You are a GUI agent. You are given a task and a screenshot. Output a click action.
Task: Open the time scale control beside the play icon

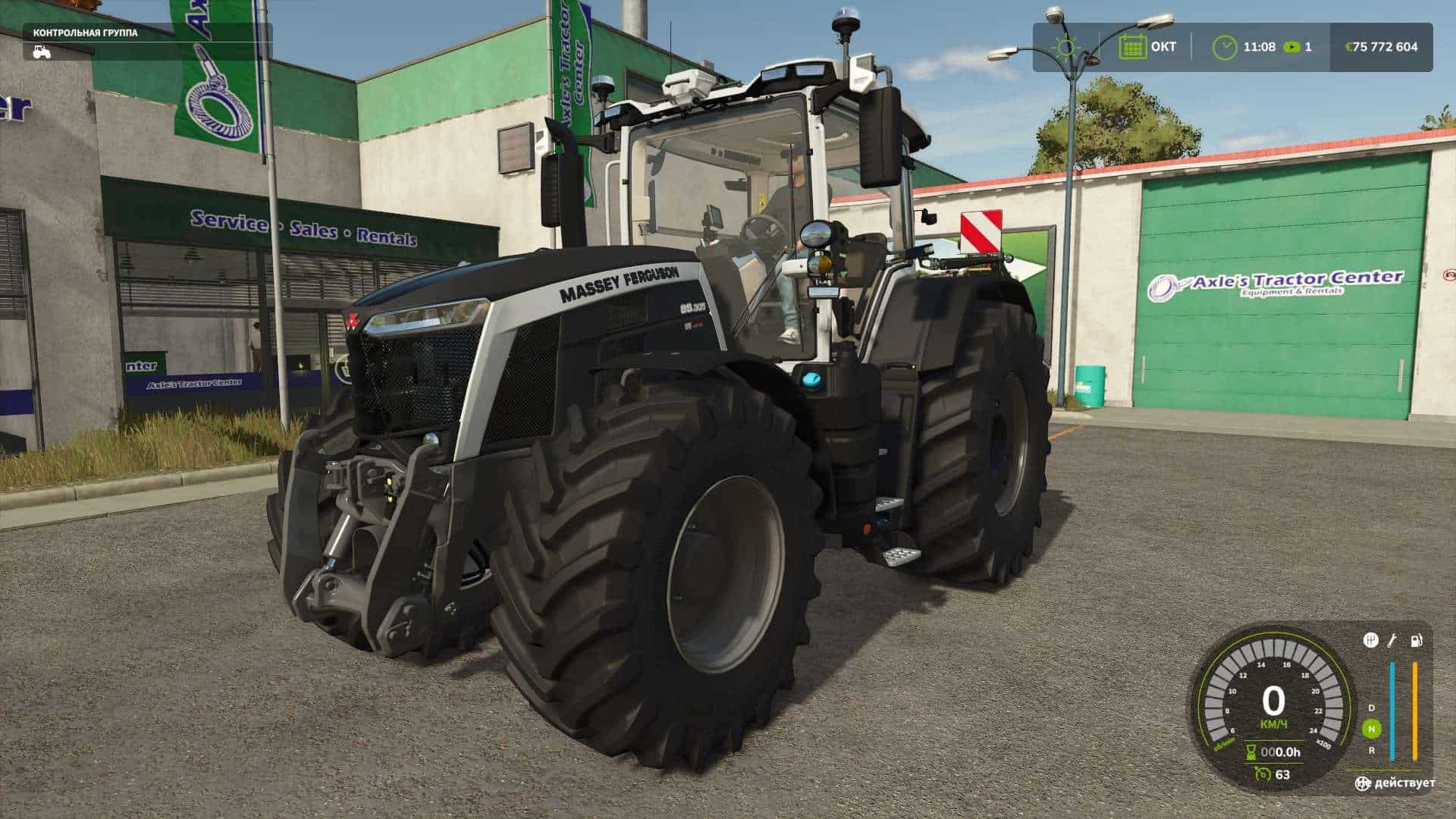(x=1291, y=46)
